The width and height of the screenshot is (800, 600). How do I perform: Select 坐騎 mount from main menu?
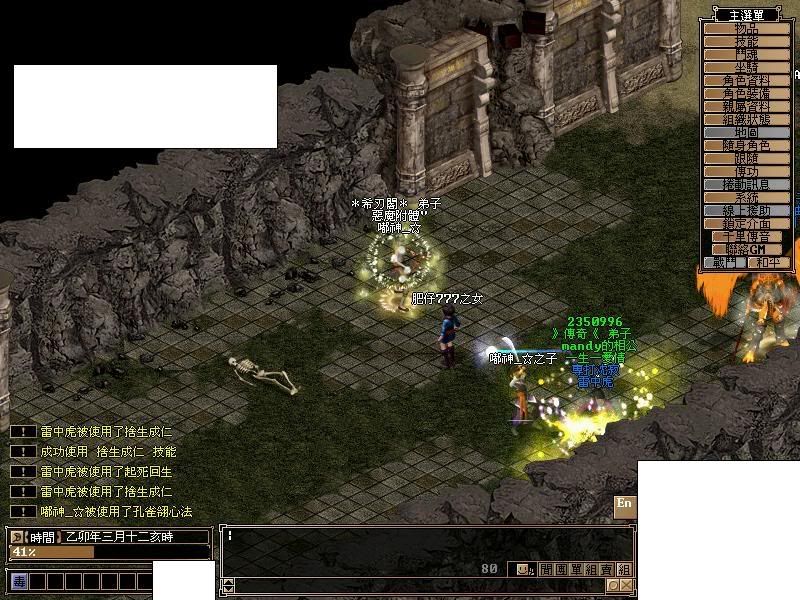tap(747, 68)
